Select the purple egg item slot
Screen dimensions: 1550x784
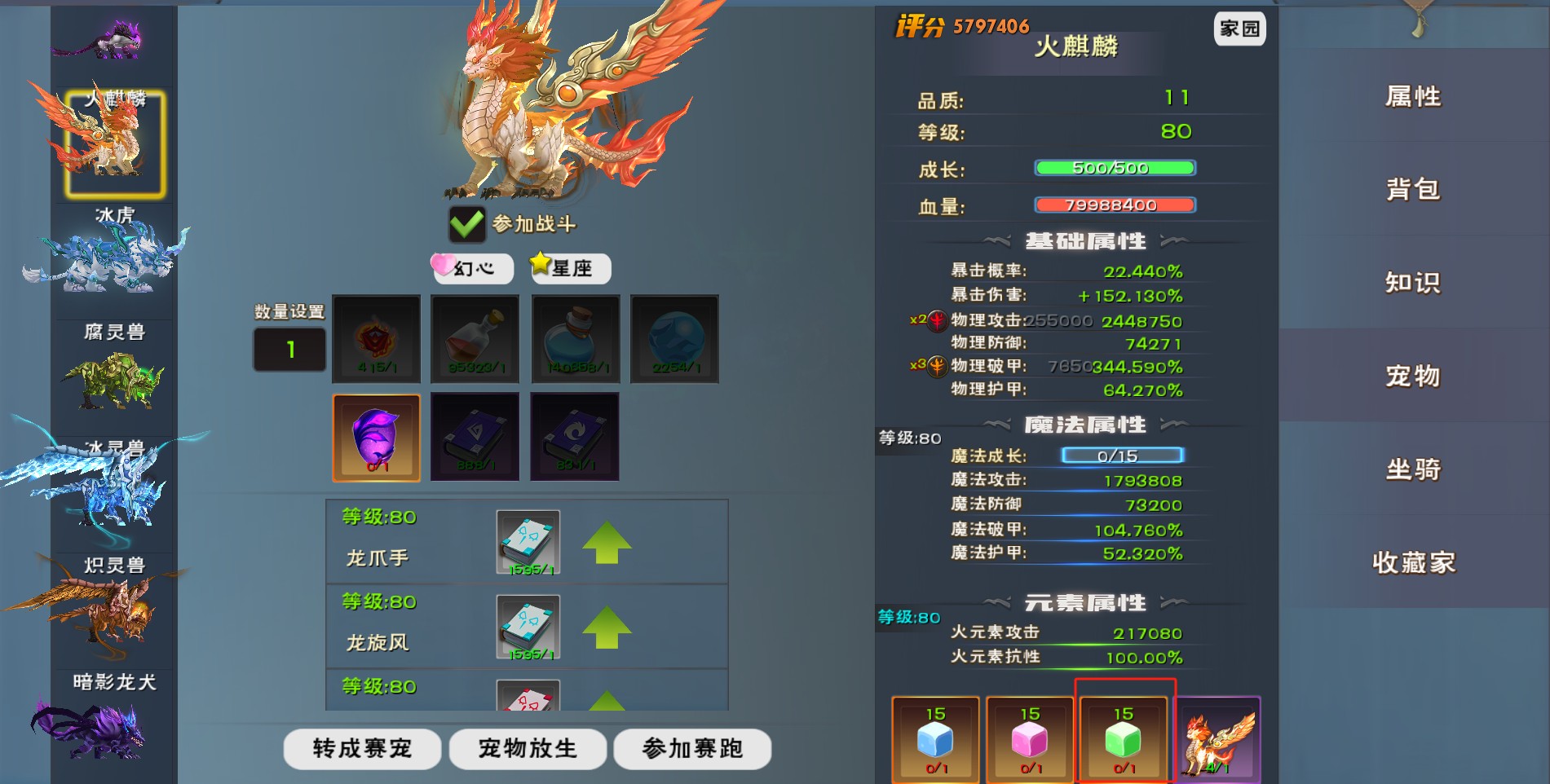point(376,438)
